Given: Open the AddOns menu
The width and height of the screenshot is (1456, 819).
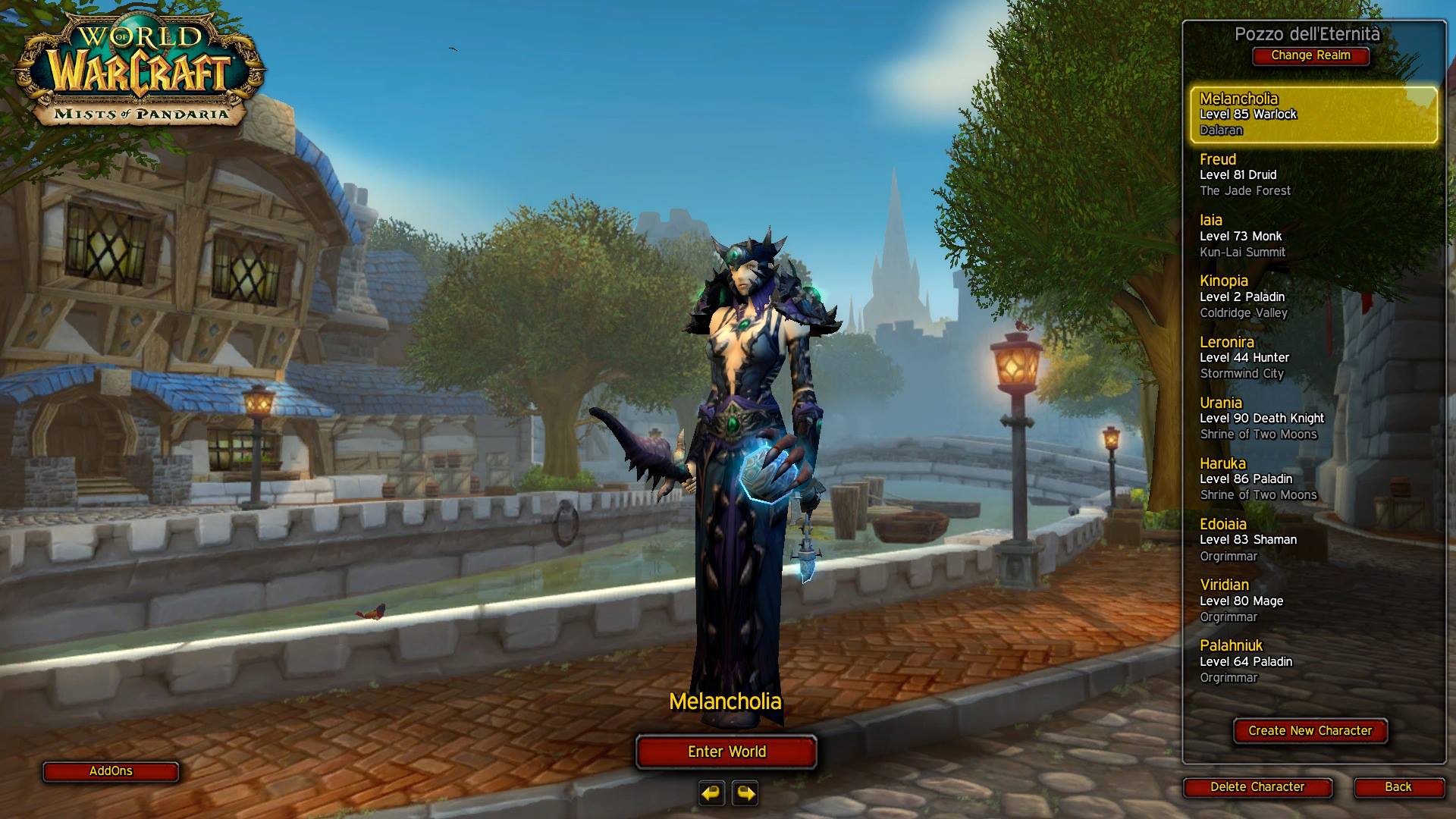Looking at the screenshot, I should pos(111,771).
